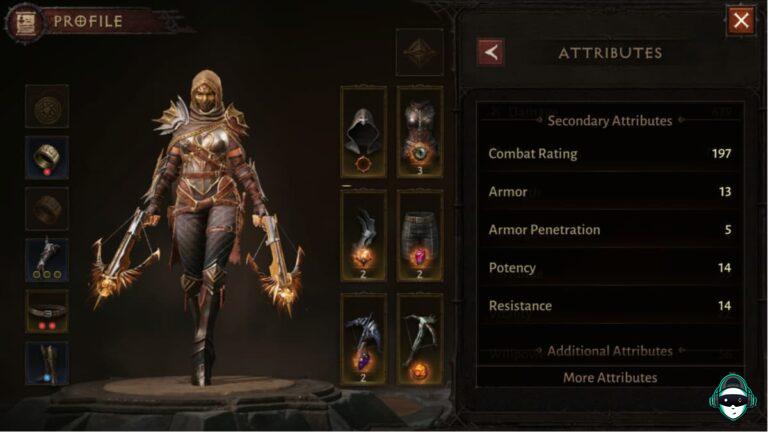Screen dimensions: 768x432
Task: Select the boots slot with blue gem
Action: [x=47, y=362]
